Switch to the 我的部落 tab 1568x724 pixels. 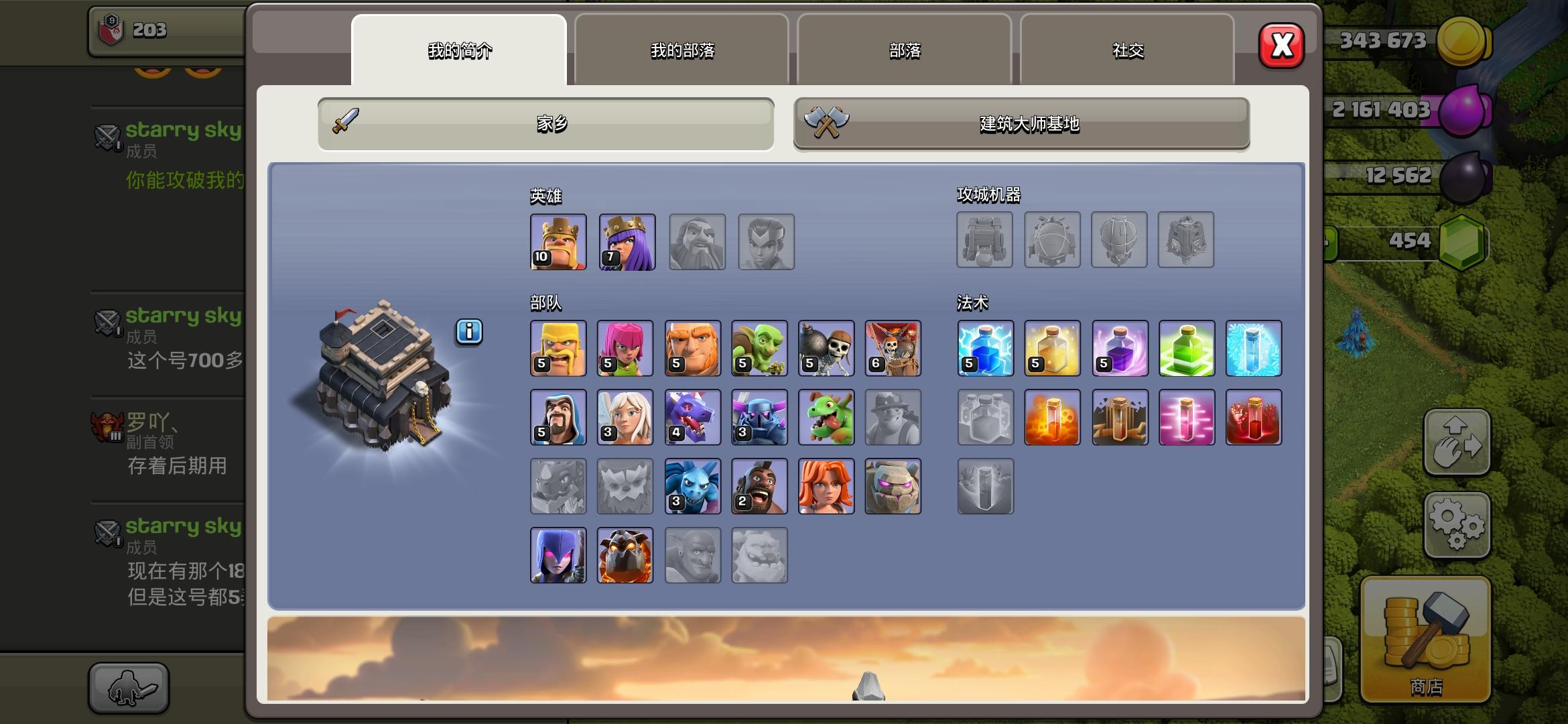point(682,50)
